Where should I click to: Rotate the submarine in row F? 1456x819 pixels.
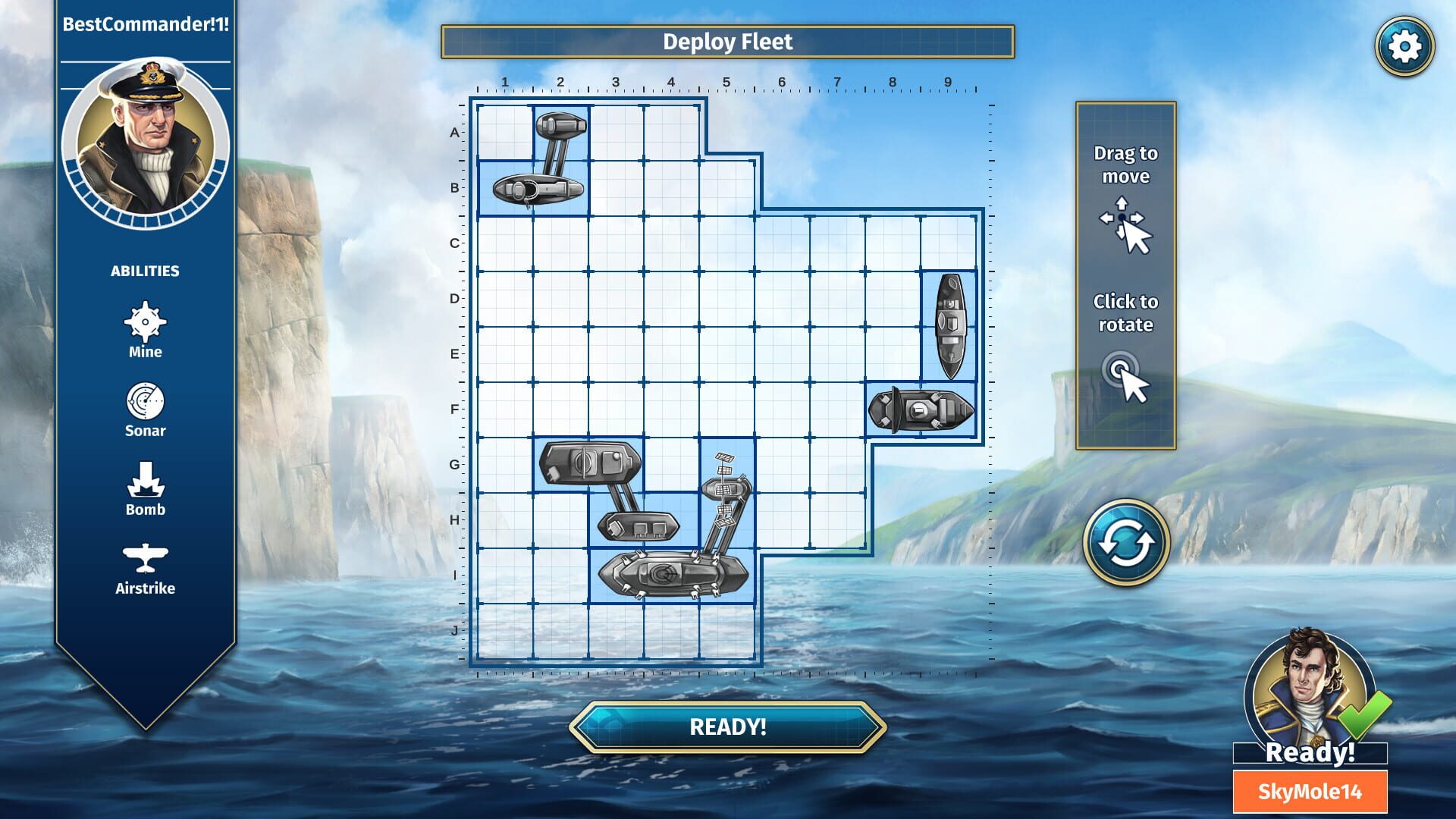pyautogui.click(x=921, y=408)
